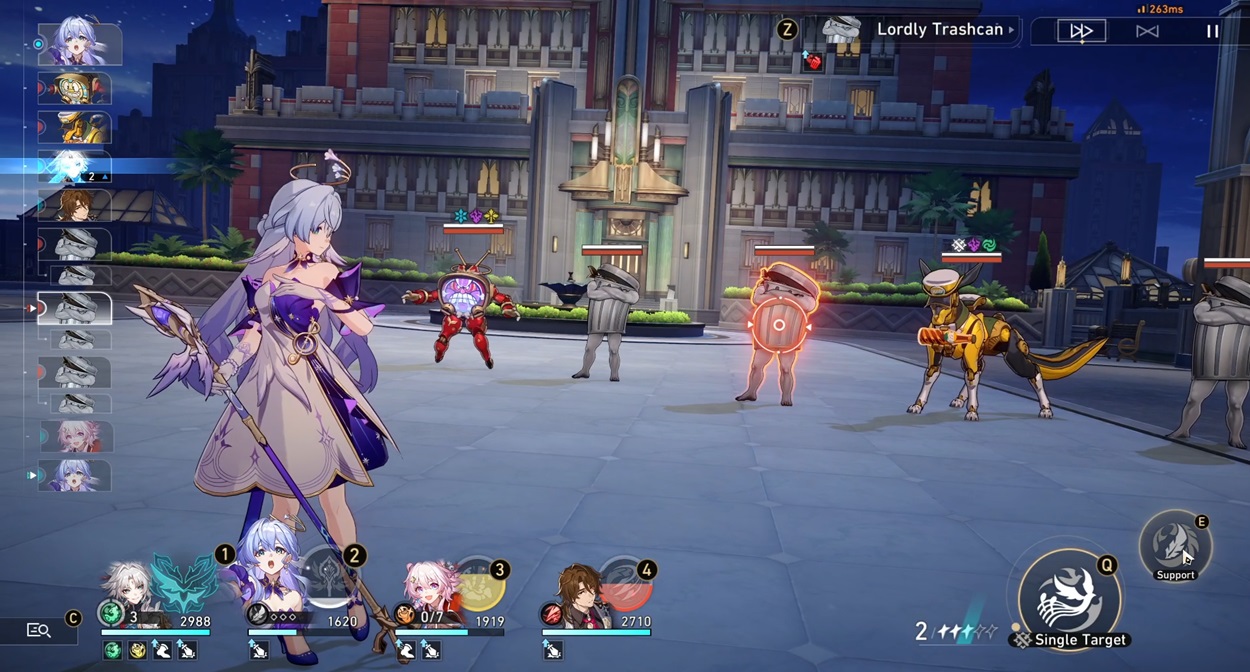This screenshot has height=672, width=1250.
Task: Open the battle details magnifier icon
Action: [39, 630]
